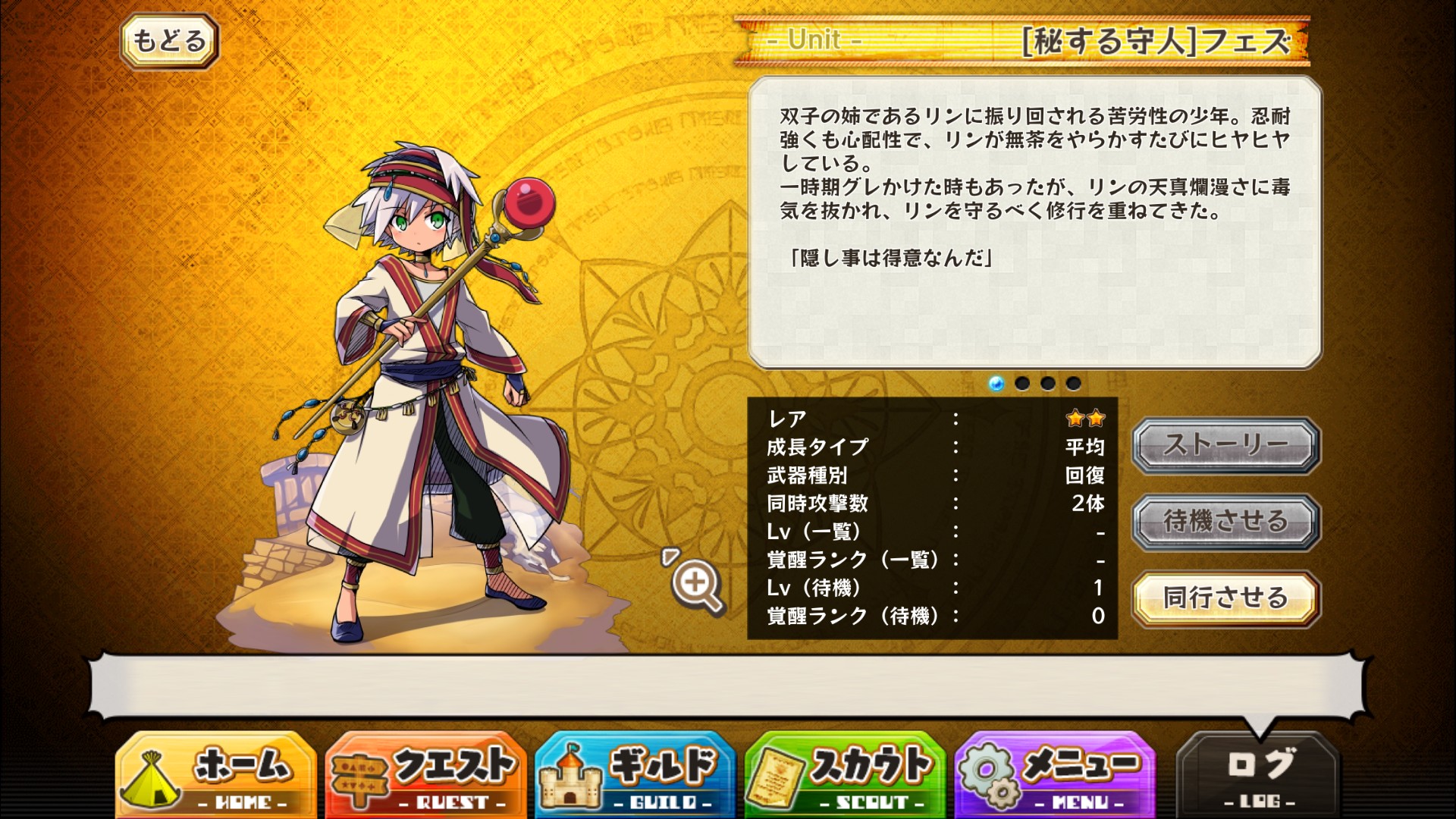Open the クエスト QUEST menu
Screen dimensions: 1456x819
pos(425,775)
